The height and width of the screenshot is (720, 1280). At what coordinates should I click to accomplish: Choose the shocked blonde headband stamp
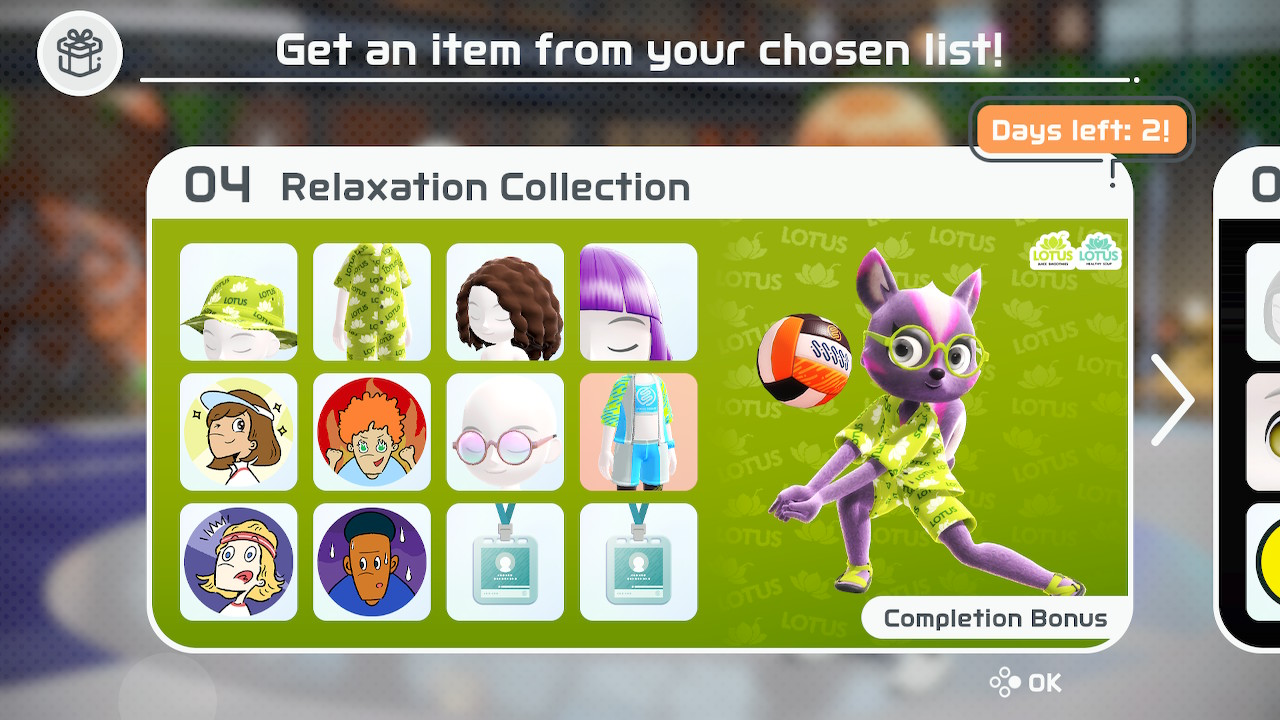(239, 562)
